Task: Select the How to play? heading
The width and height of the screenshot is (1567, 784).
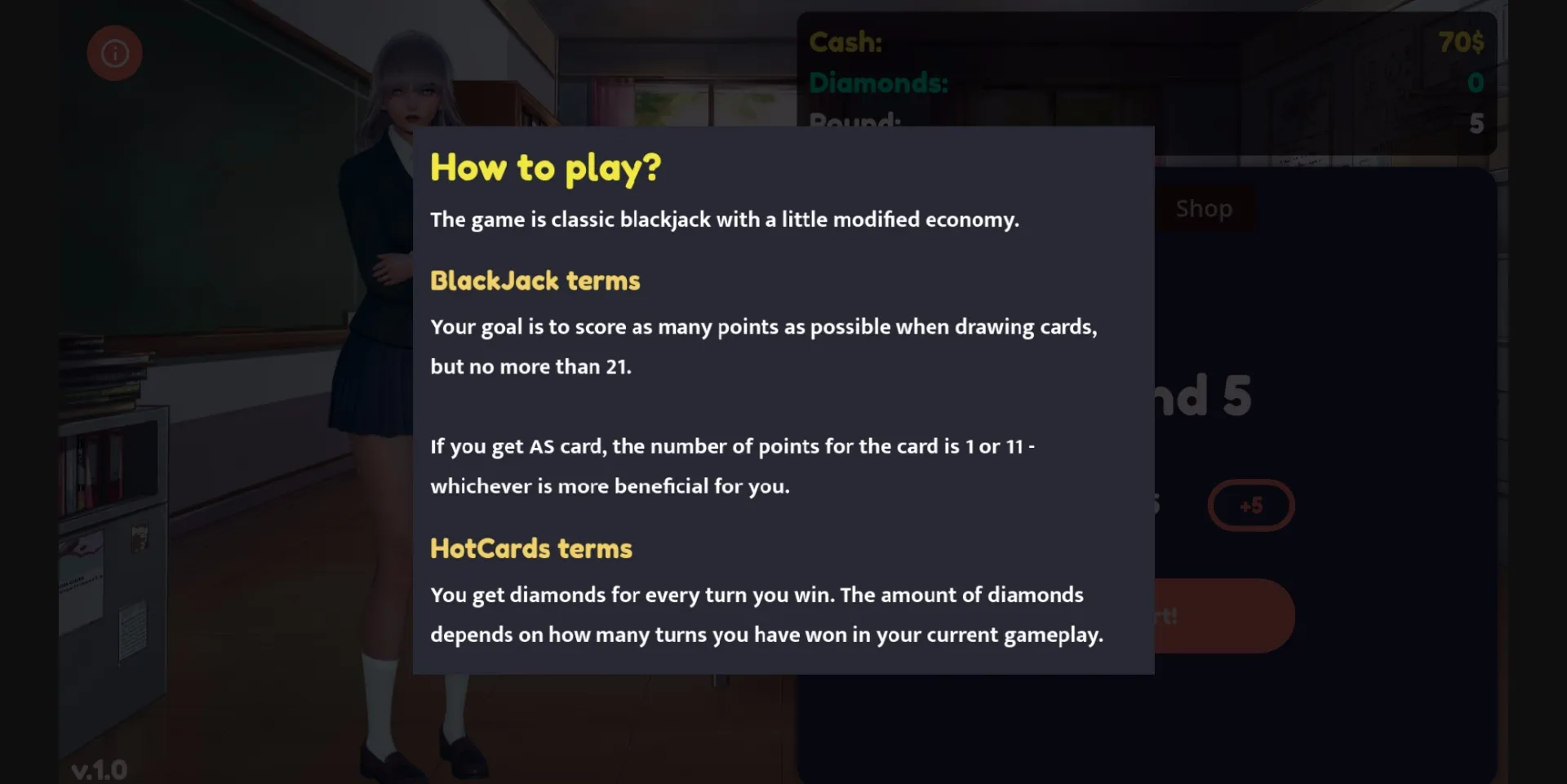Action: coord(545,169)
